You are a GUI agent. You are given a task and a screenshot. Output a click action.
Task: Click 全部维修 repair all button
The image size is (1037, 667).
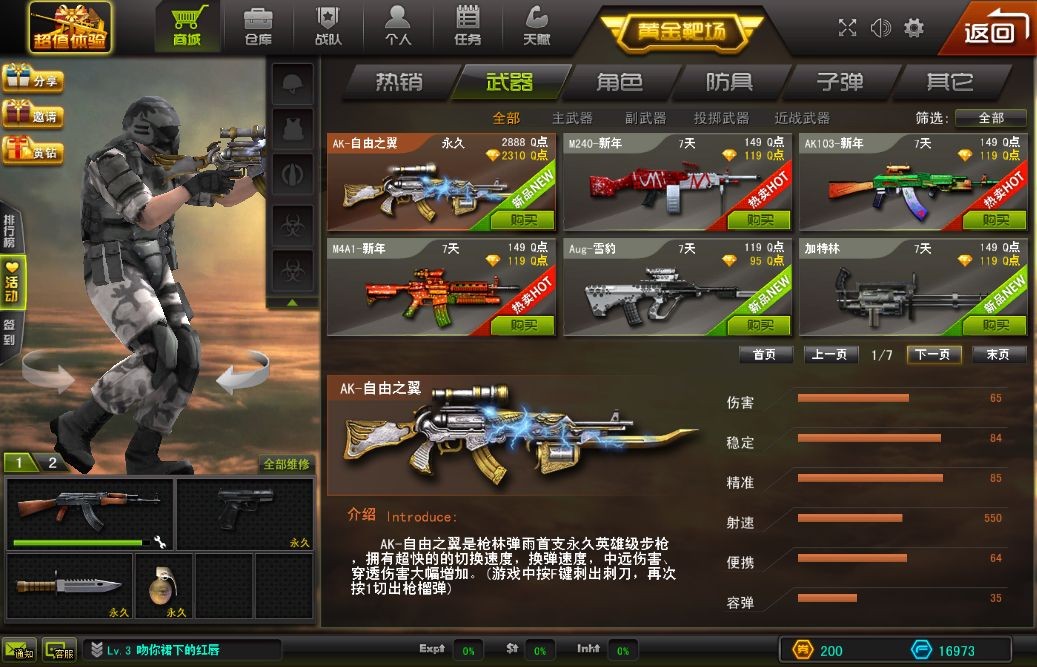(x=286, y=464)
